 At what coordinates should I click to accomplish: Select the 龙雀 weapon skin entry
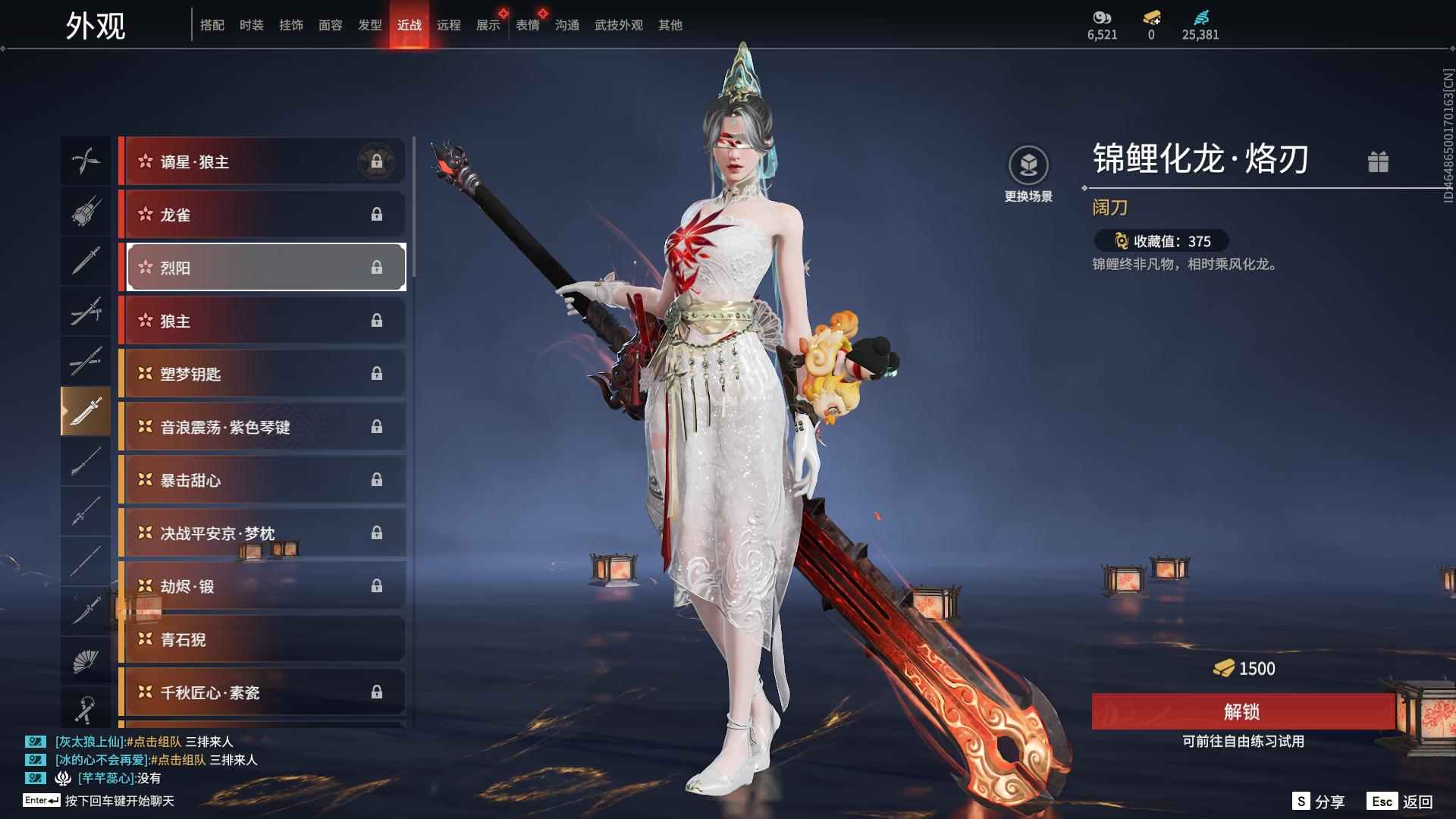(x=263, y=215)
